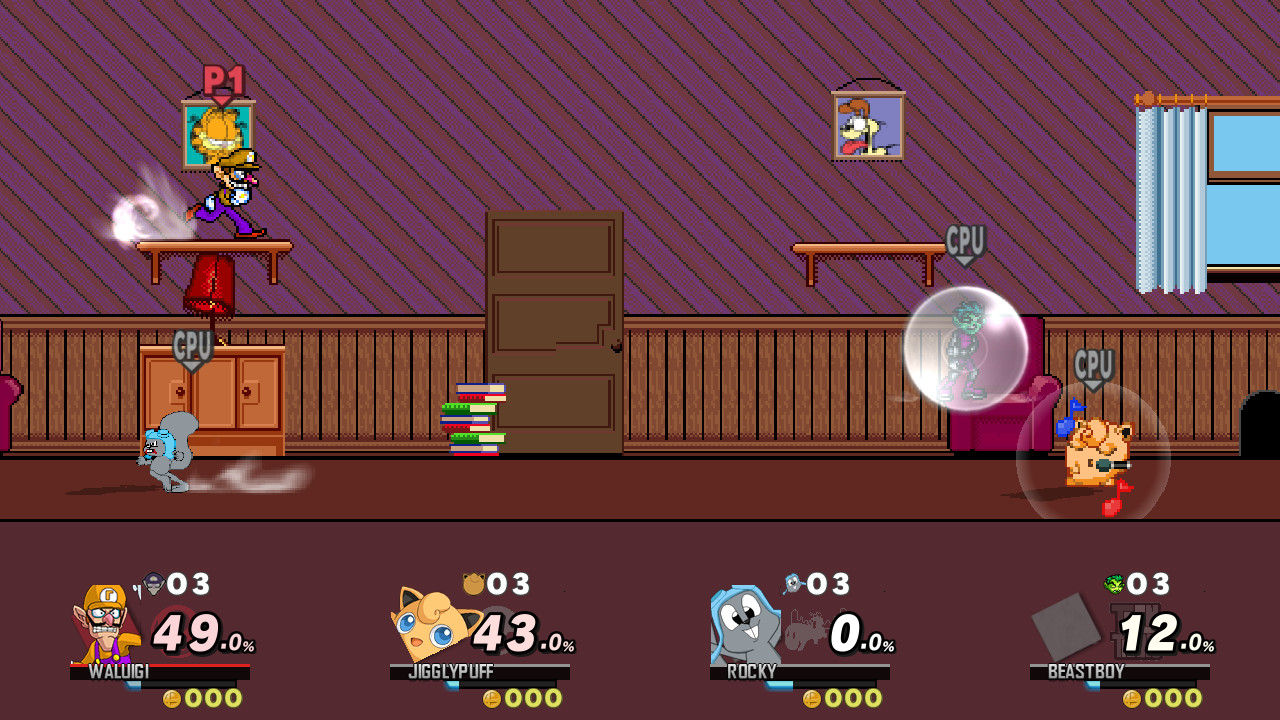1280x720 pixels.
Task: Select the JIGGLYPUFF nameplate
Action: coord(449,673)
